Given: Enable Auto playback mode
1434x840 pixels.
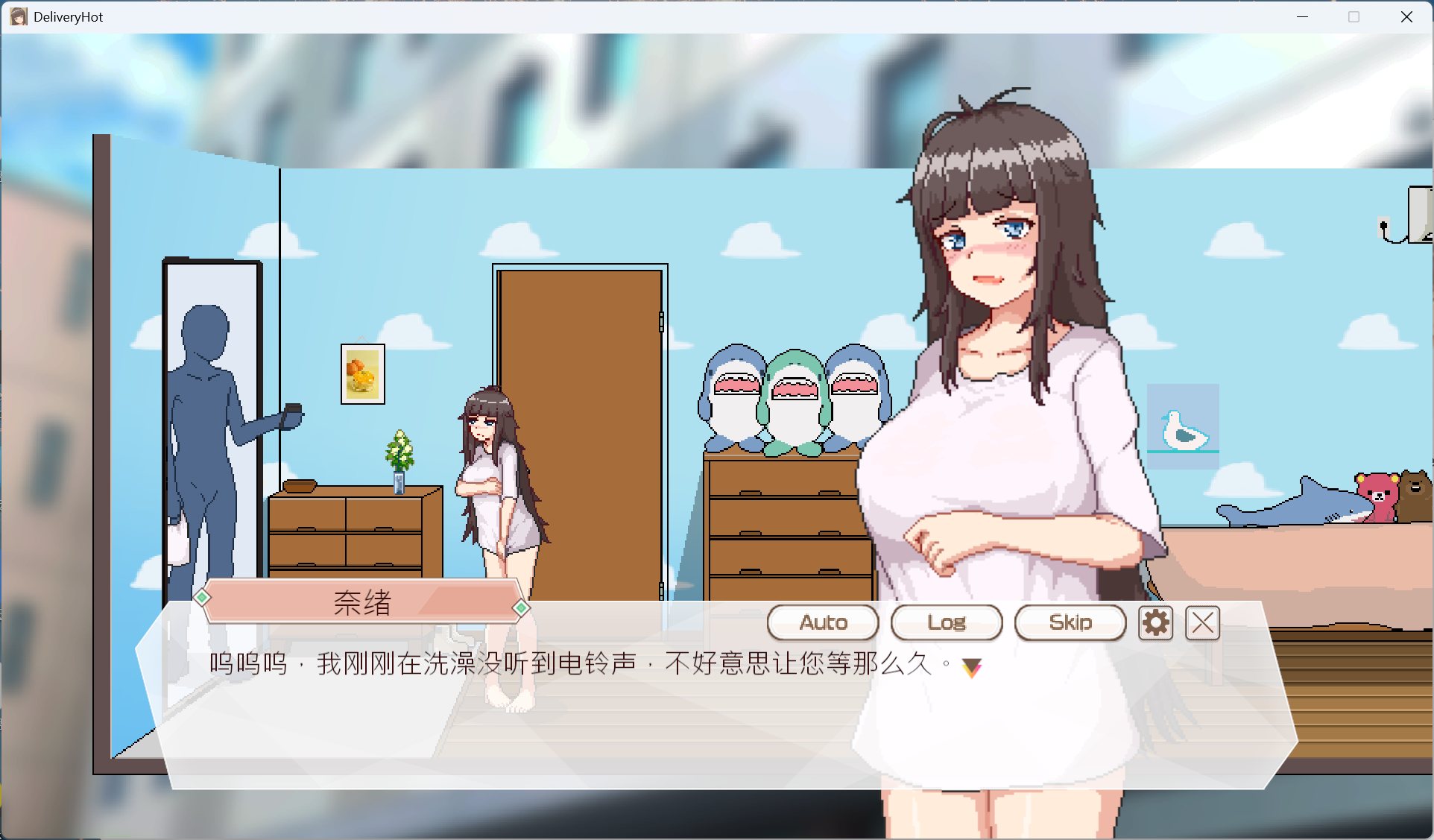Looking at the screenshot, I should click(823, 622).
